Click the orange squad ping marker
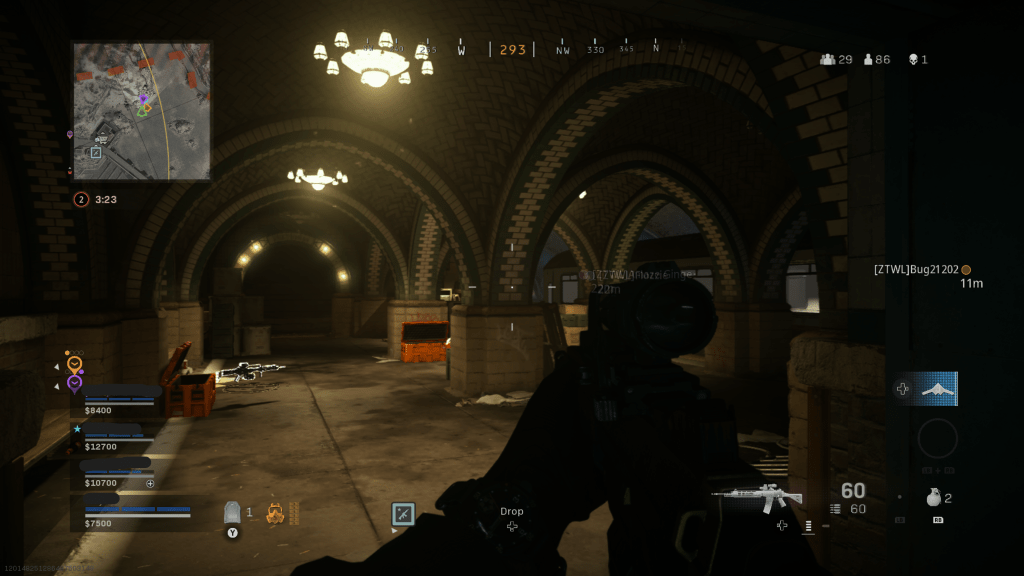The height and width of the screenshot is (576, 1024). pos(73,362)
